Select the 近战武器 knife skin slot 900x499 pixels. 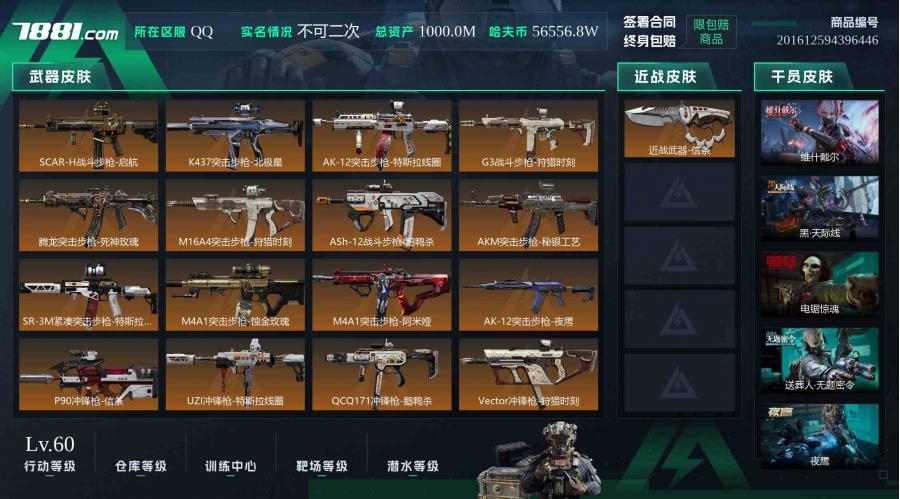679,129
